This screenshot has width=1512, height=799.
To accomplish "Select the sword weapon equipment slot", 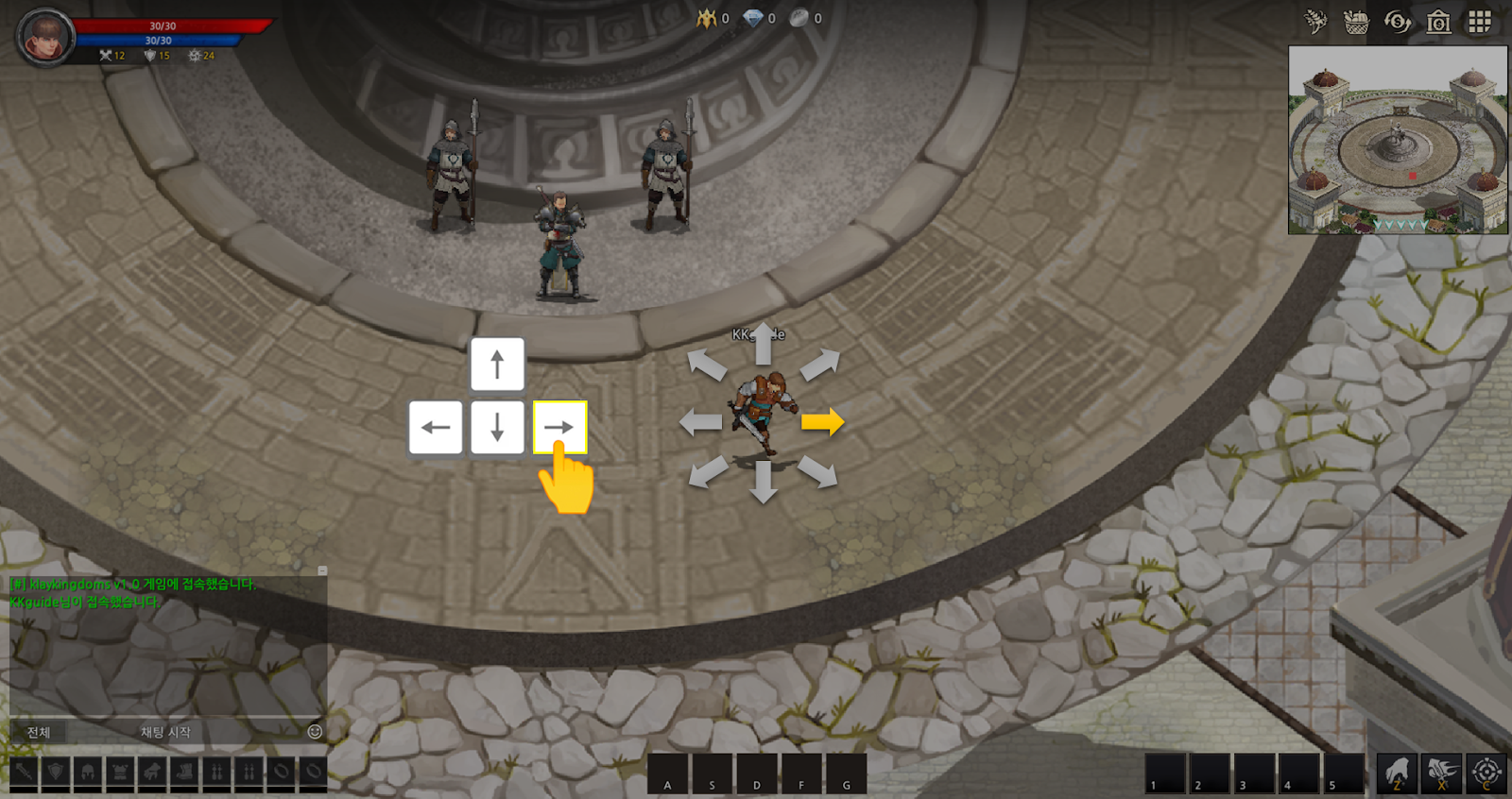I will 24,772.
